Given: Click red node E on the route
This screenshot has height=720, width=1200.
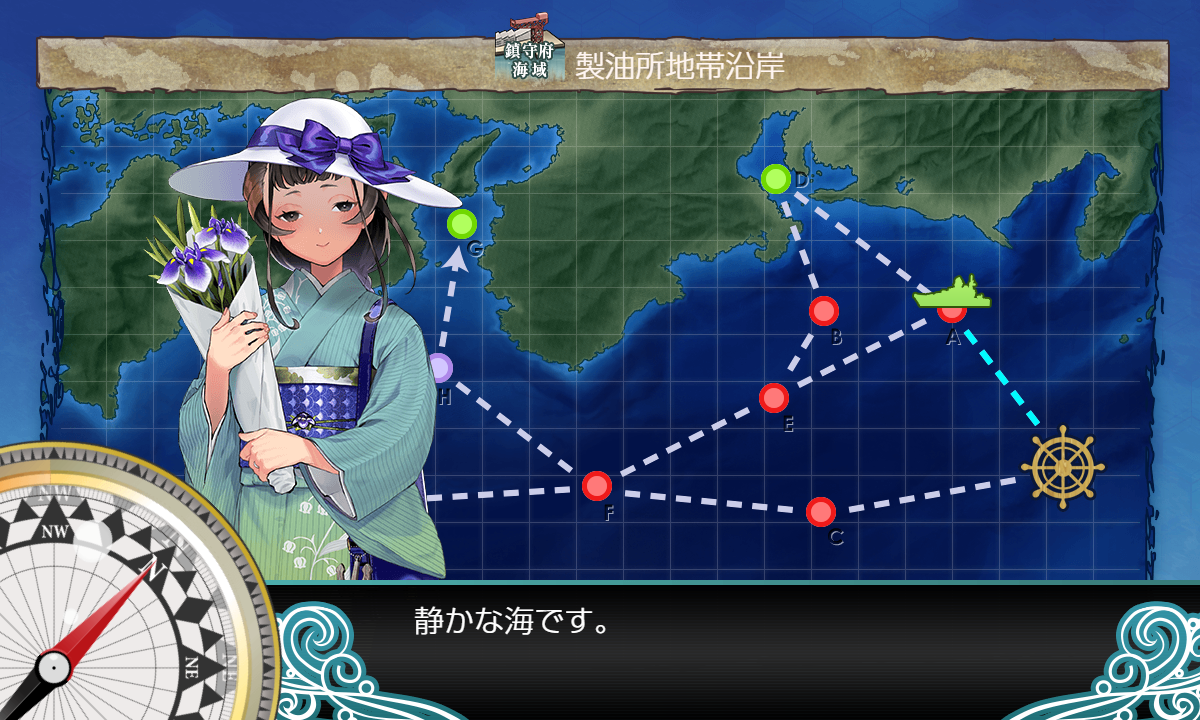Looking at the screenshot, I should pos(774,398).
